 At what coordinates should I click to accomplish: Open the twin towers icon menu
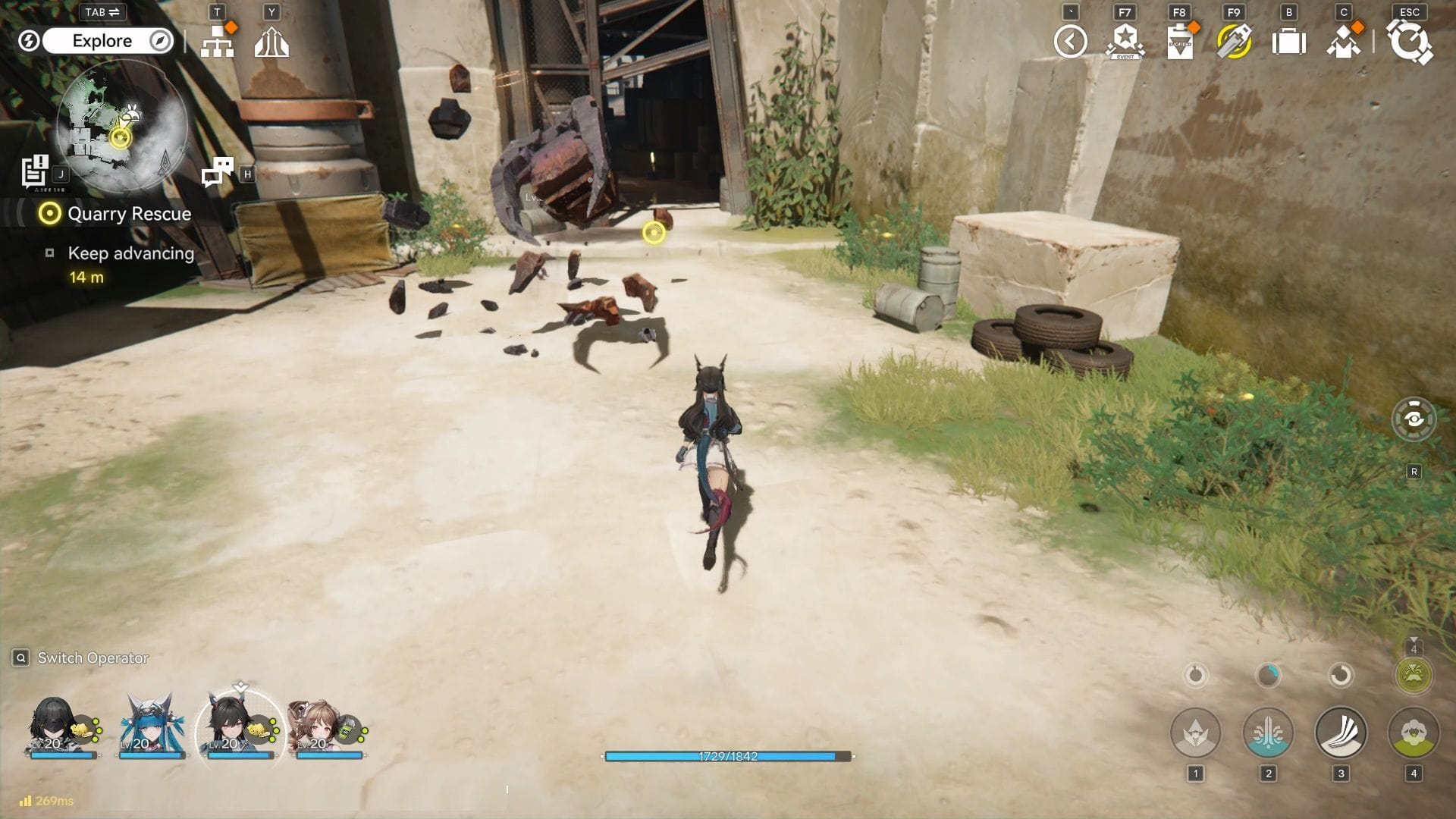[271, 42]
